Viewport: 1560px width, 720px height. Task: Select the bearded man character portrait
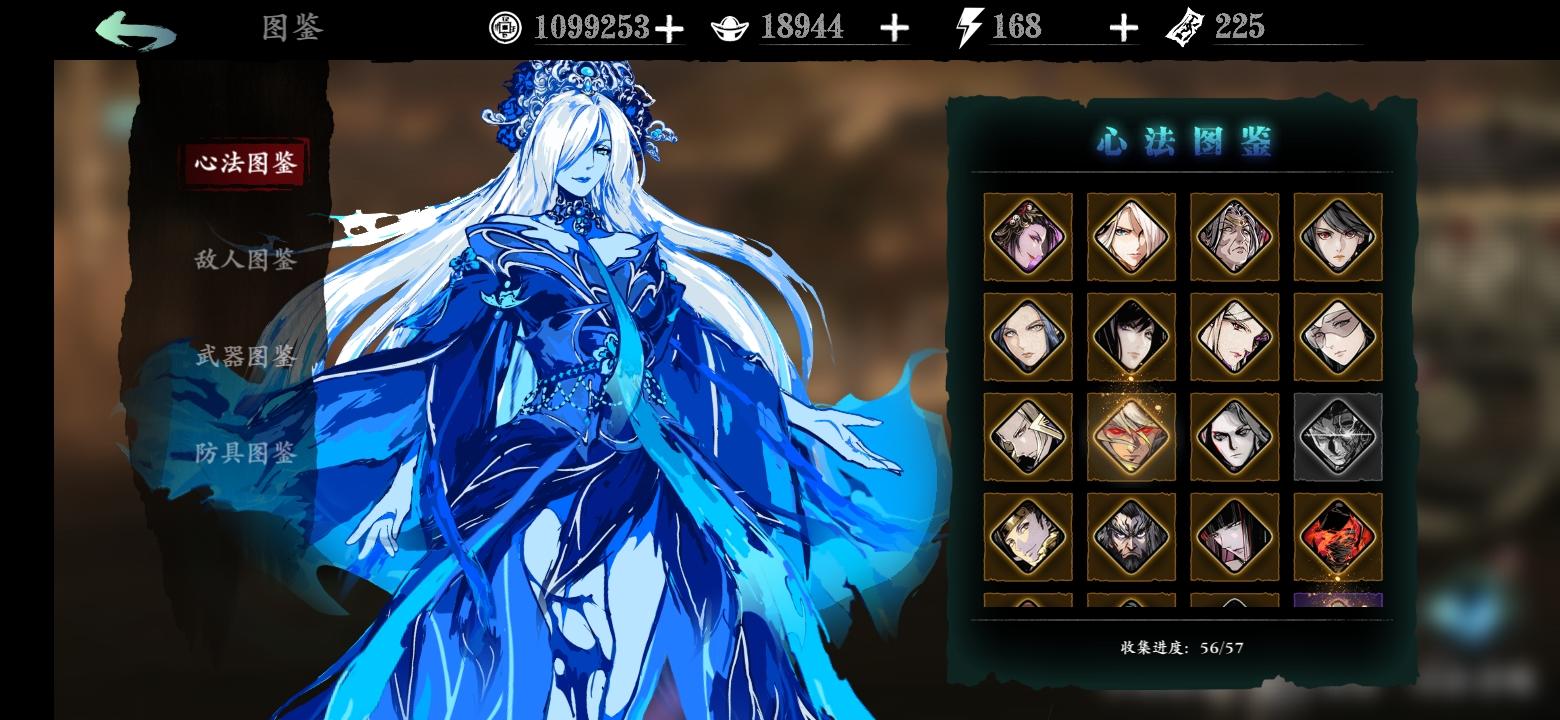tap(1131, 537)
